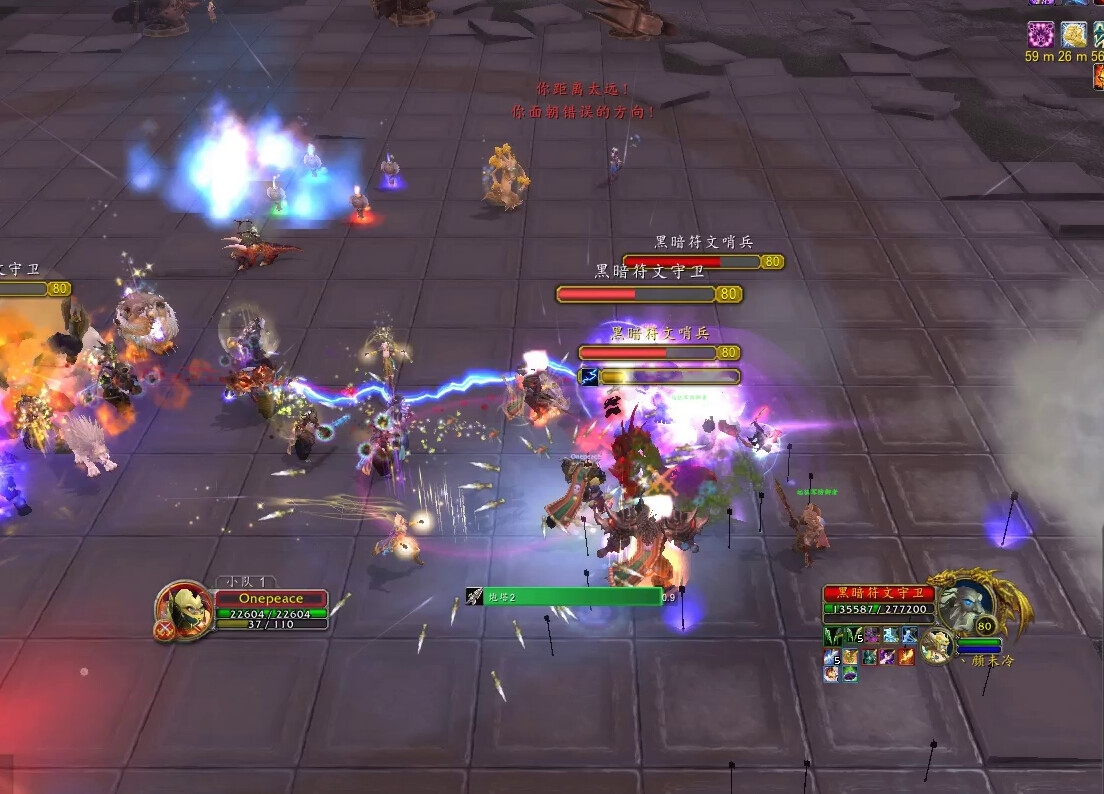This screenshot has width=1104, height=794.
Task: Select the target-of-target portrait above 颜未冷
Action: [x=937, y=646]
